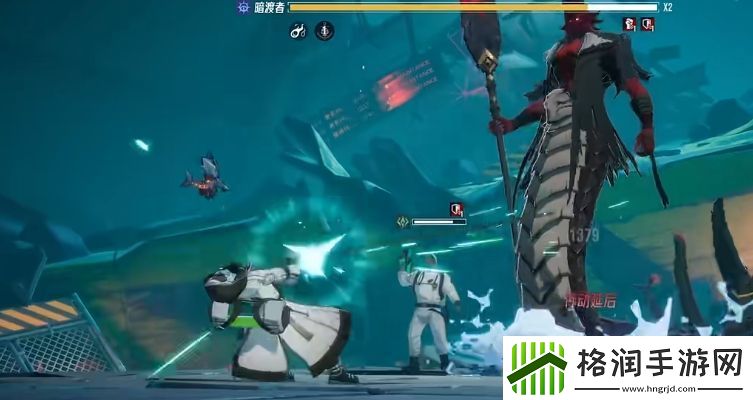Select the boss emblem beside 暗渡者
Screen dimensions: 753x400
[x=242, y=7]
